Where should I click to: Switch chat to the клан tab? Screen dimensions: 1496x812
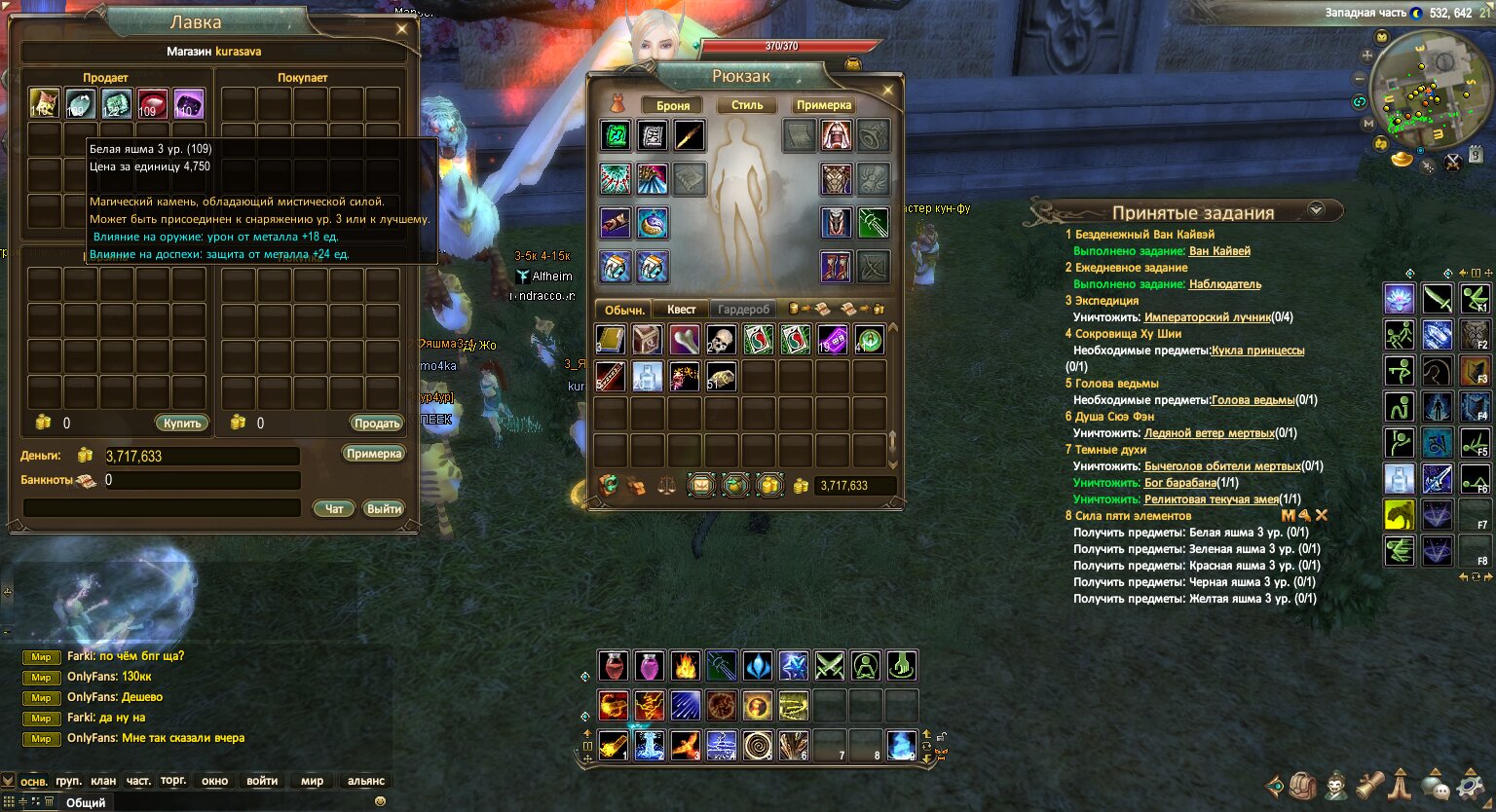coord(103,781)
